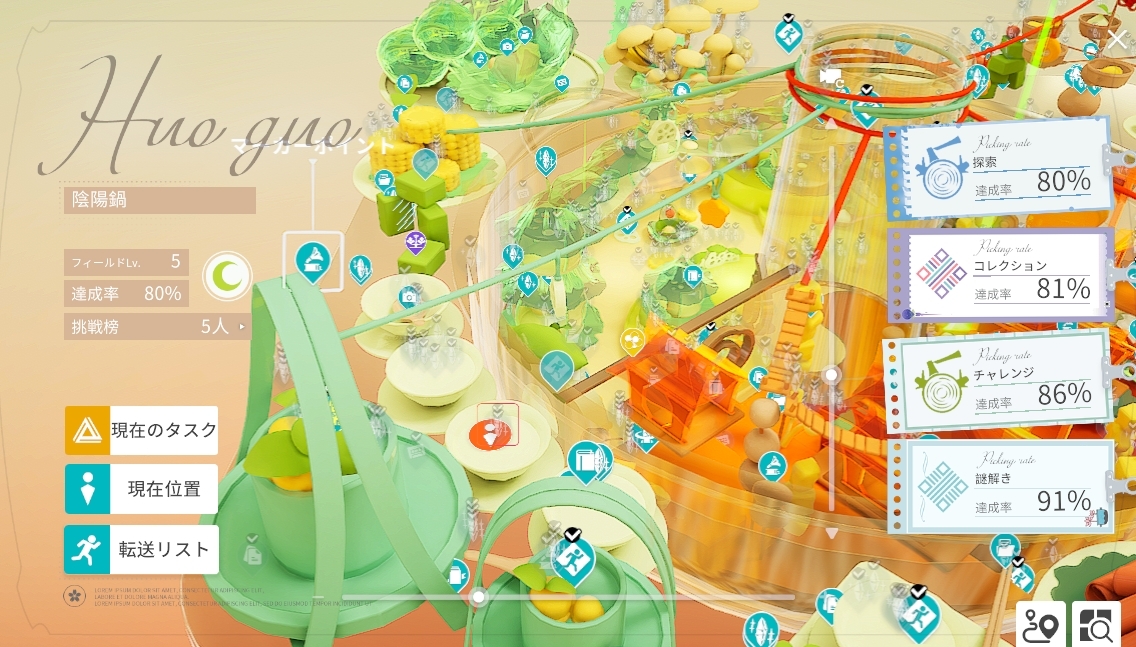This screenshot has height=647, width=1136.
Task: Open the チャレンジ challenge rate card
Action: click(x=1000, y=383)
